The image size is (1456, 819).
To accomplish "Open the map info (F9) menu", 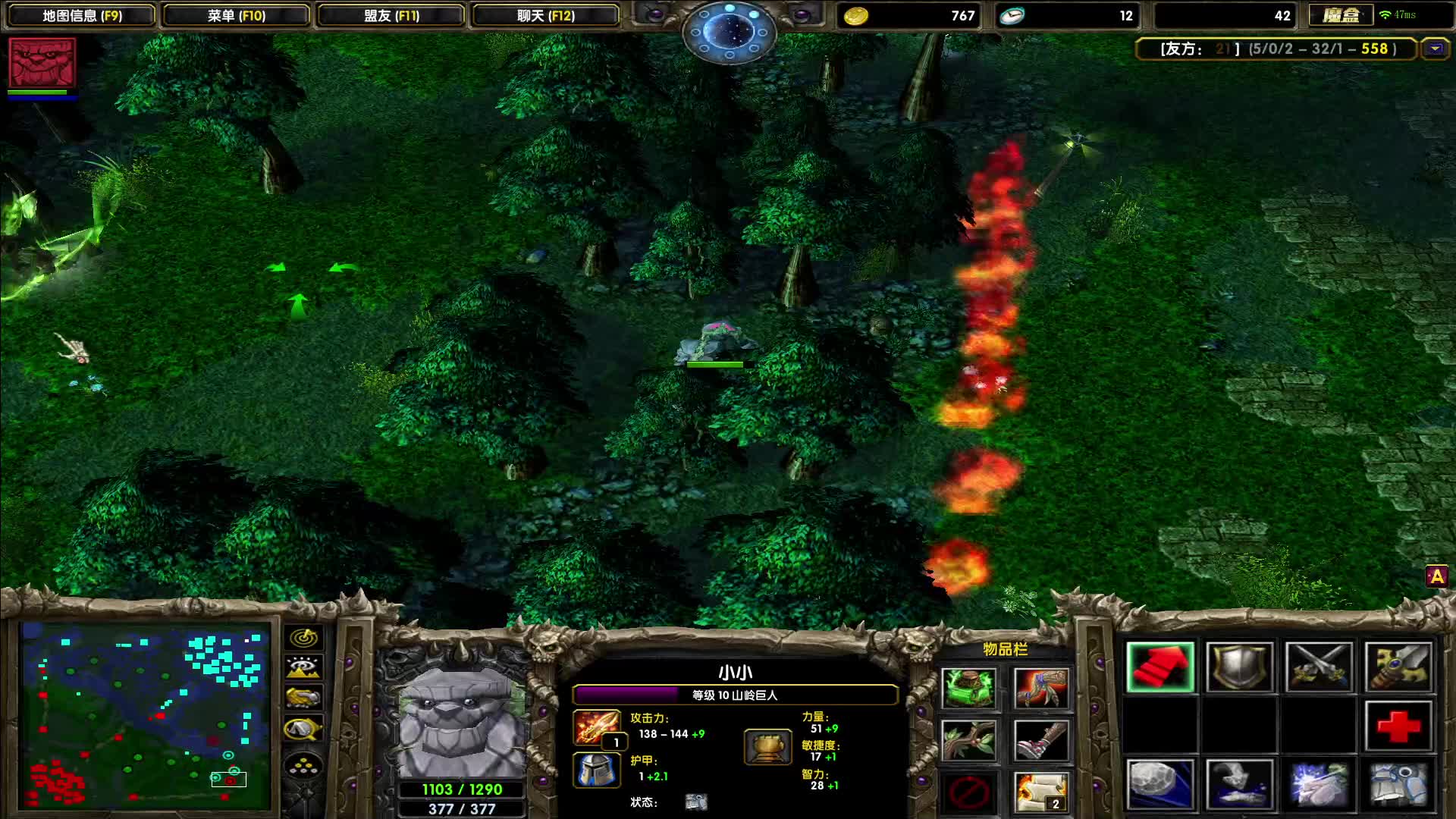I will coord(82,15).
